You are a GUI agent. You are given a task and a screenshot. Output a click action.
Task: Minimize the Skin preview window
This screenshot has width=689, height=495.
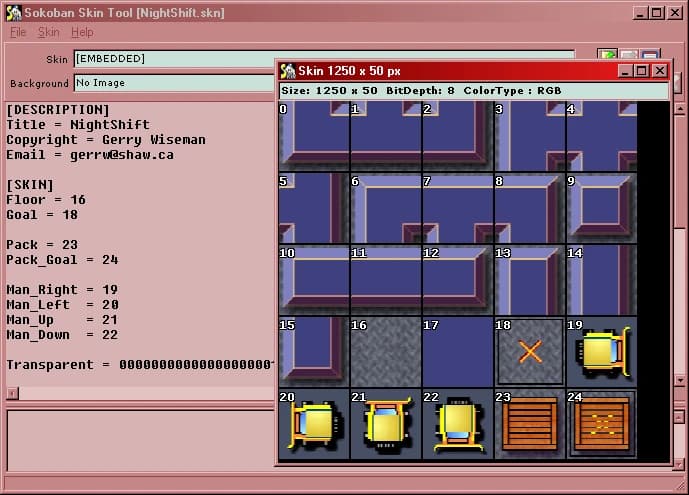point(625,71)
